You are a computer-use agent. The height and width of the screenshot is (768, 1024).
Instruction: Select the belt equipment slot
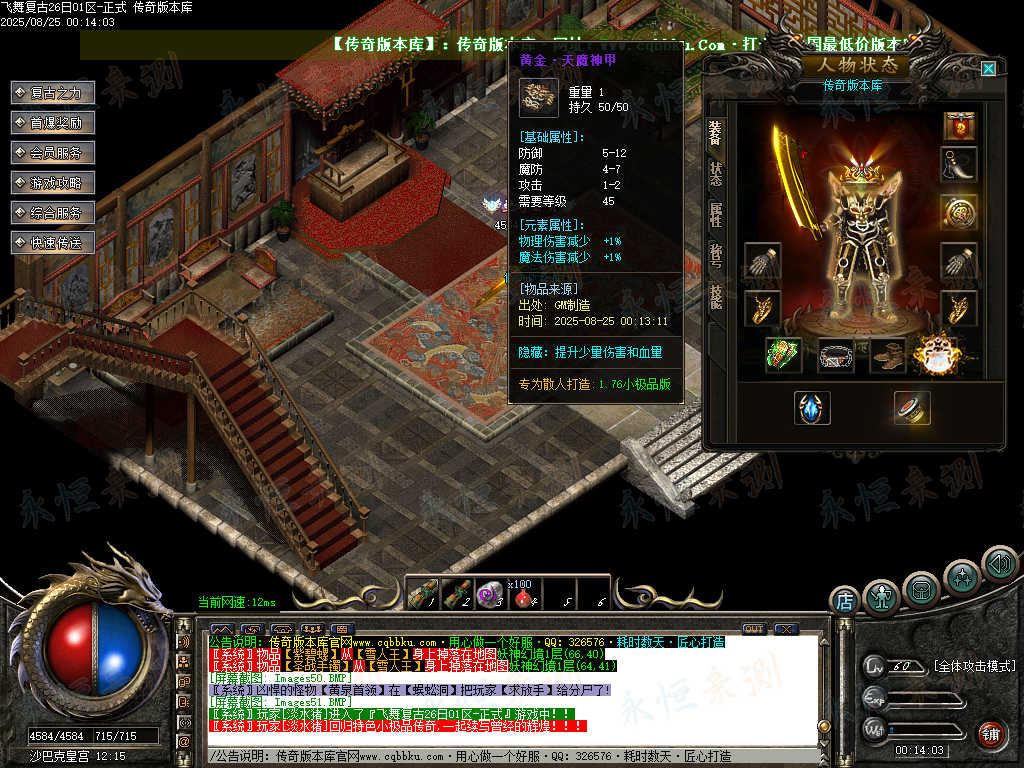click(836, 354)
